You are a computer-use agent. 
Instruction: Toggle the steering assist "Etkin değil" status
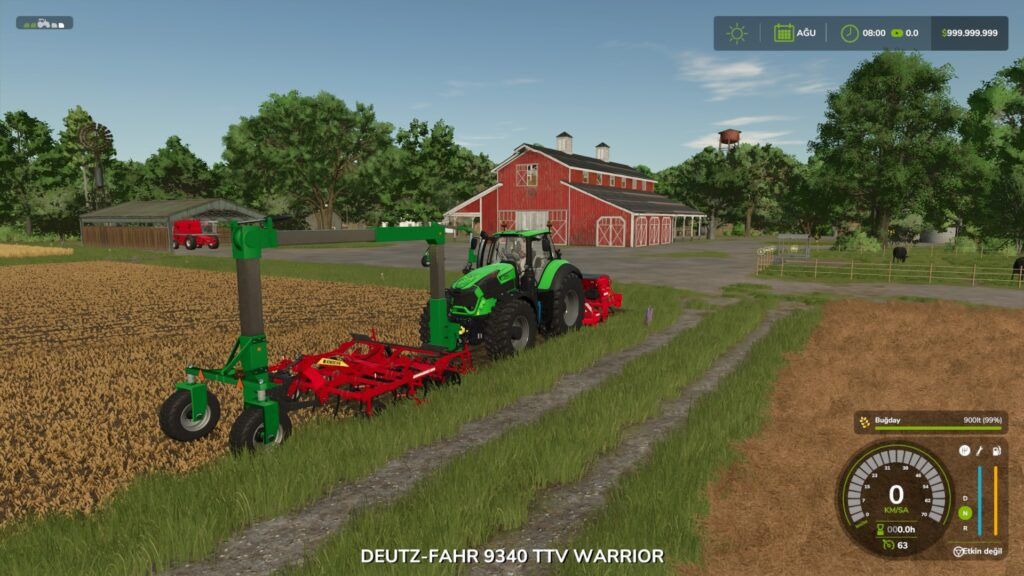coord(980,551)
